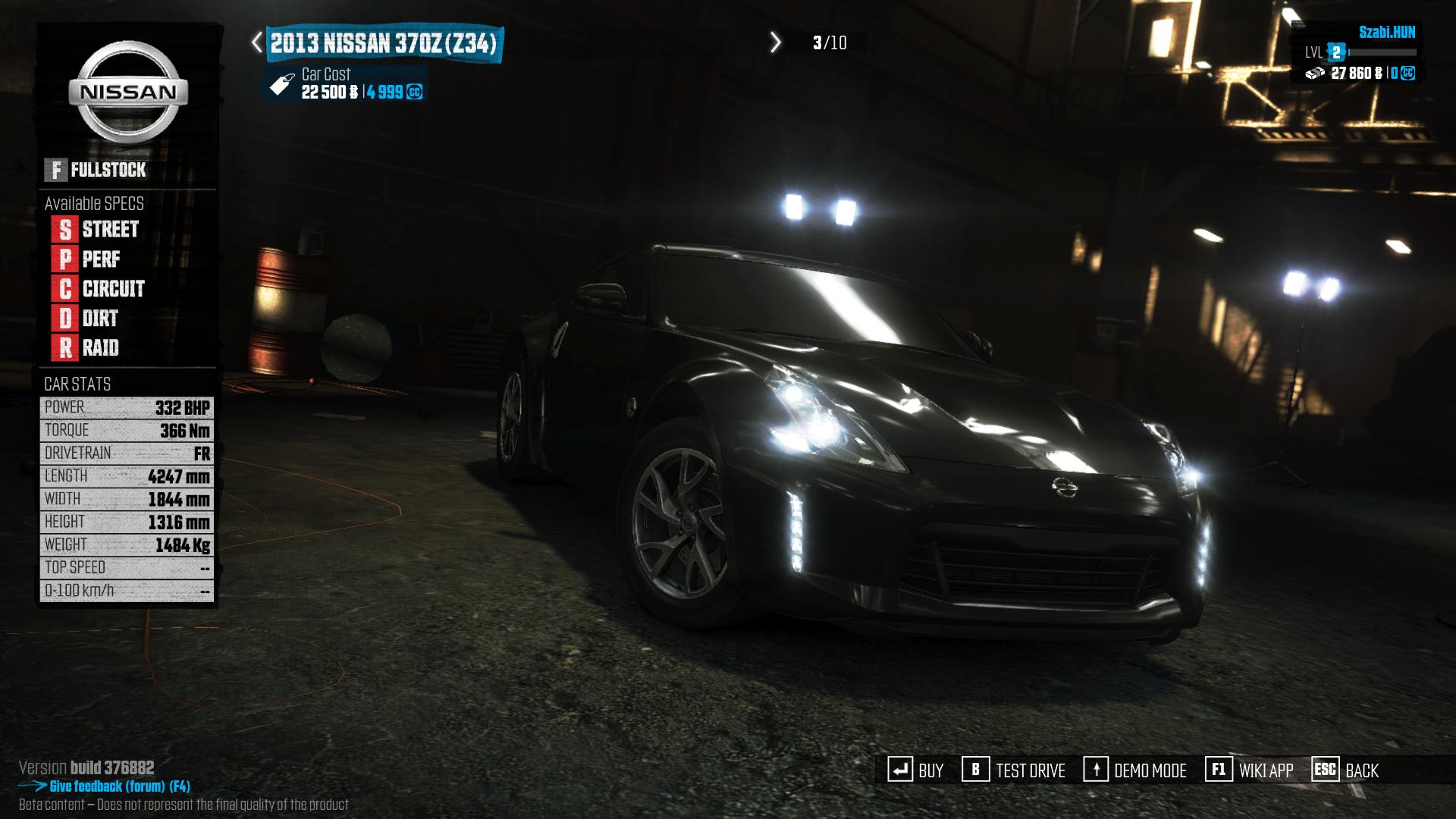
Task: Pick the Circuit spec
Action: point(99,289)
